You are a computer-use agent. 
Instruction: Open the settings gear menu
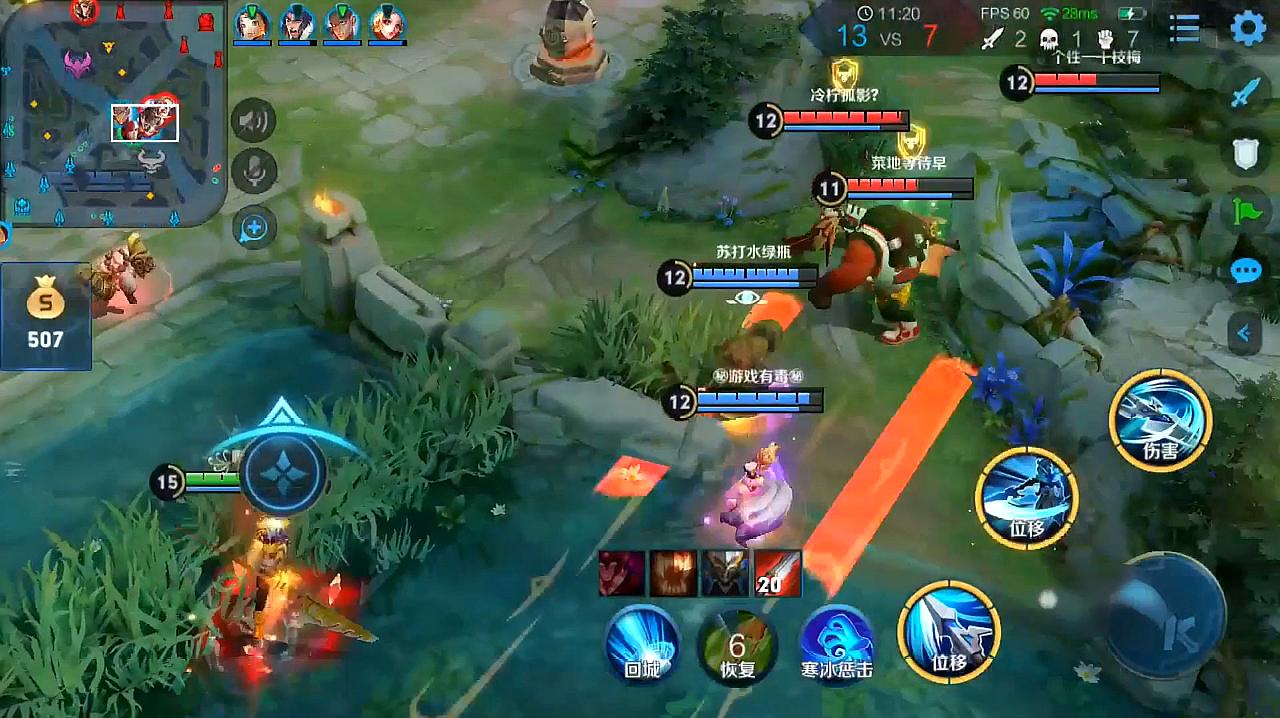click(1248, 28)
